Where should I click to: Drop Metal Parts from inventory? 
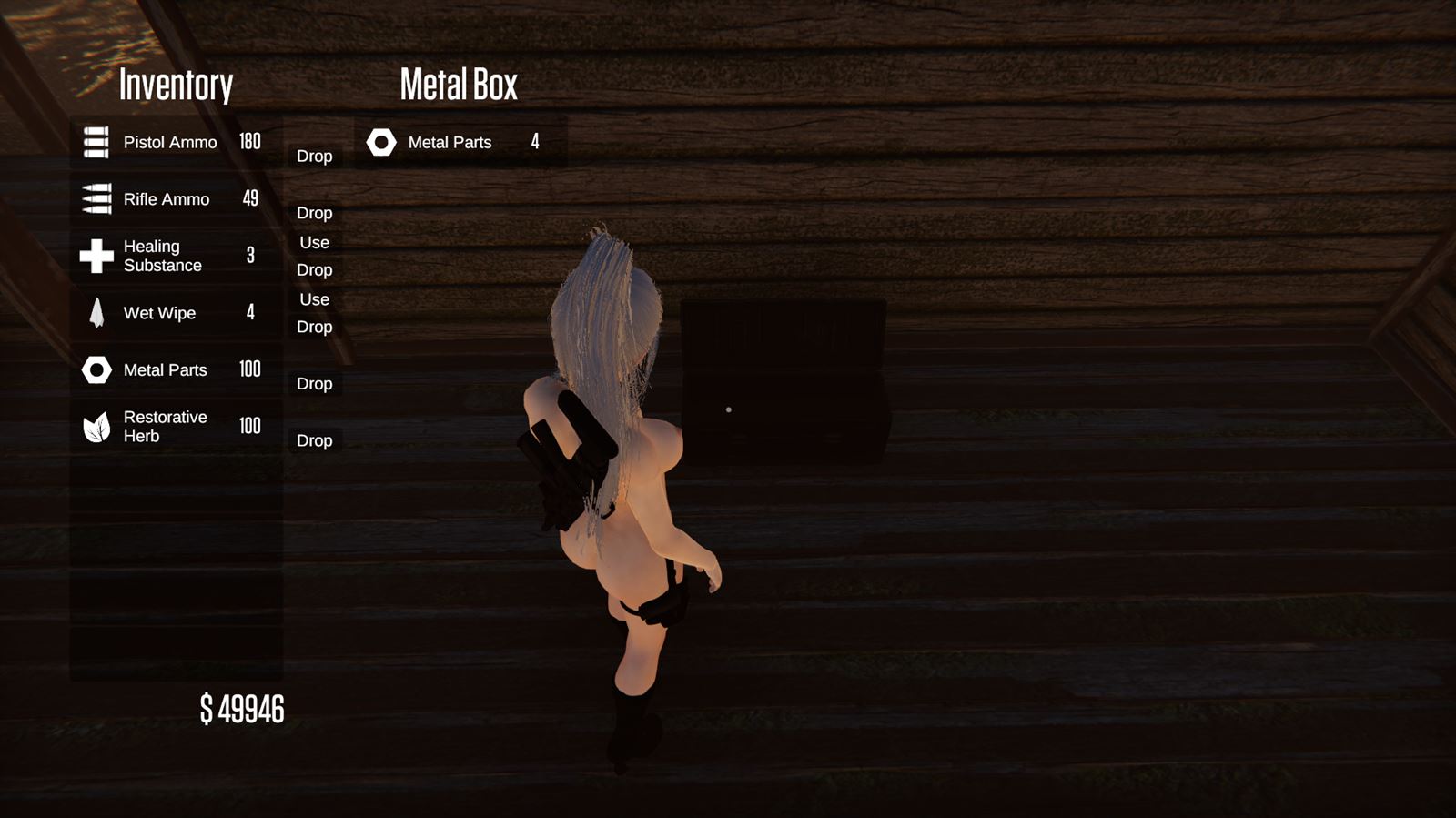coord(314,384)
